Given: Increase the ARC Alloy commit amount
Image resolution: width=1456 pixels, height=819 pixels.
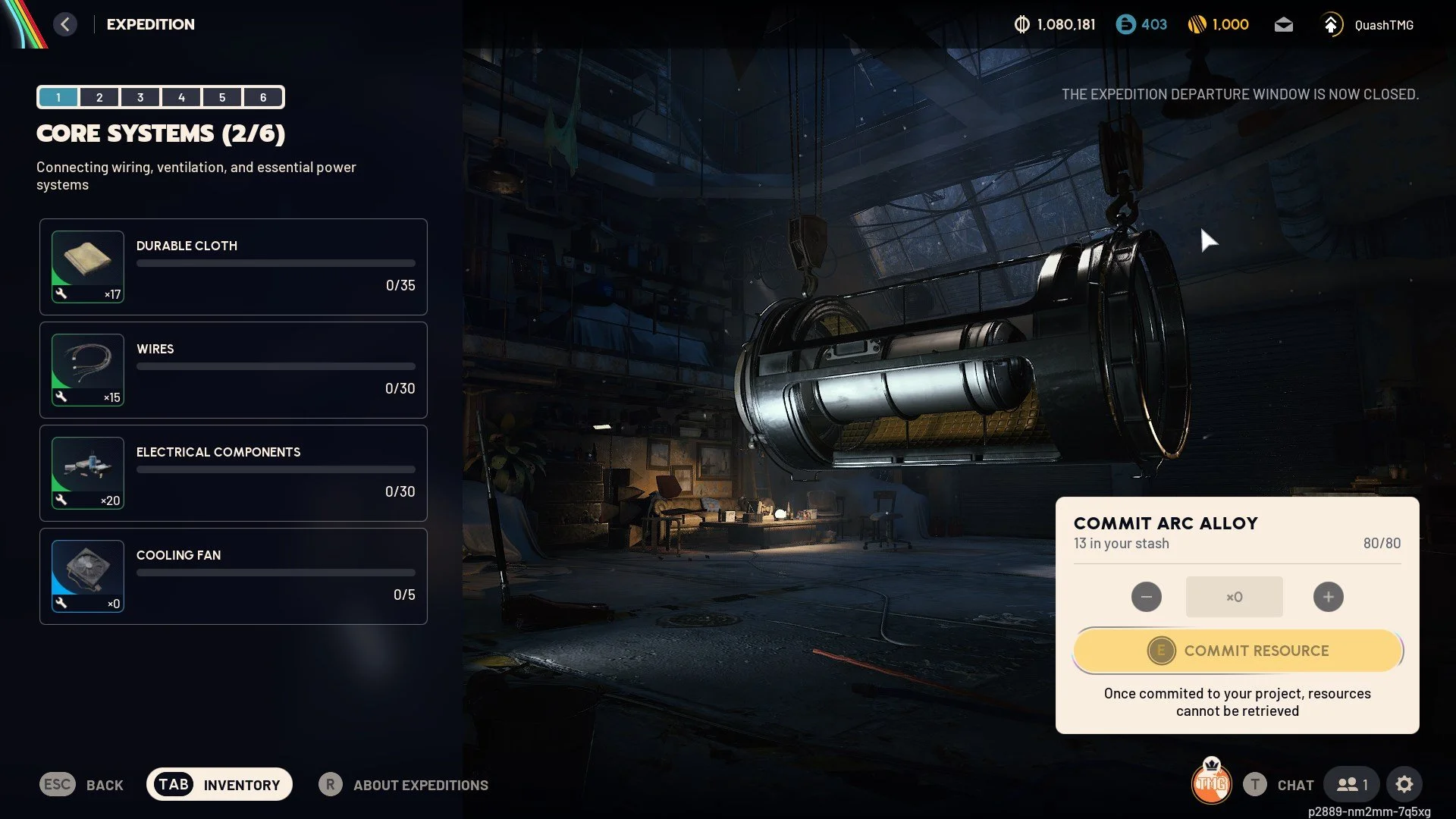Looking at the screenshot, I should [x=1328, y=597].
